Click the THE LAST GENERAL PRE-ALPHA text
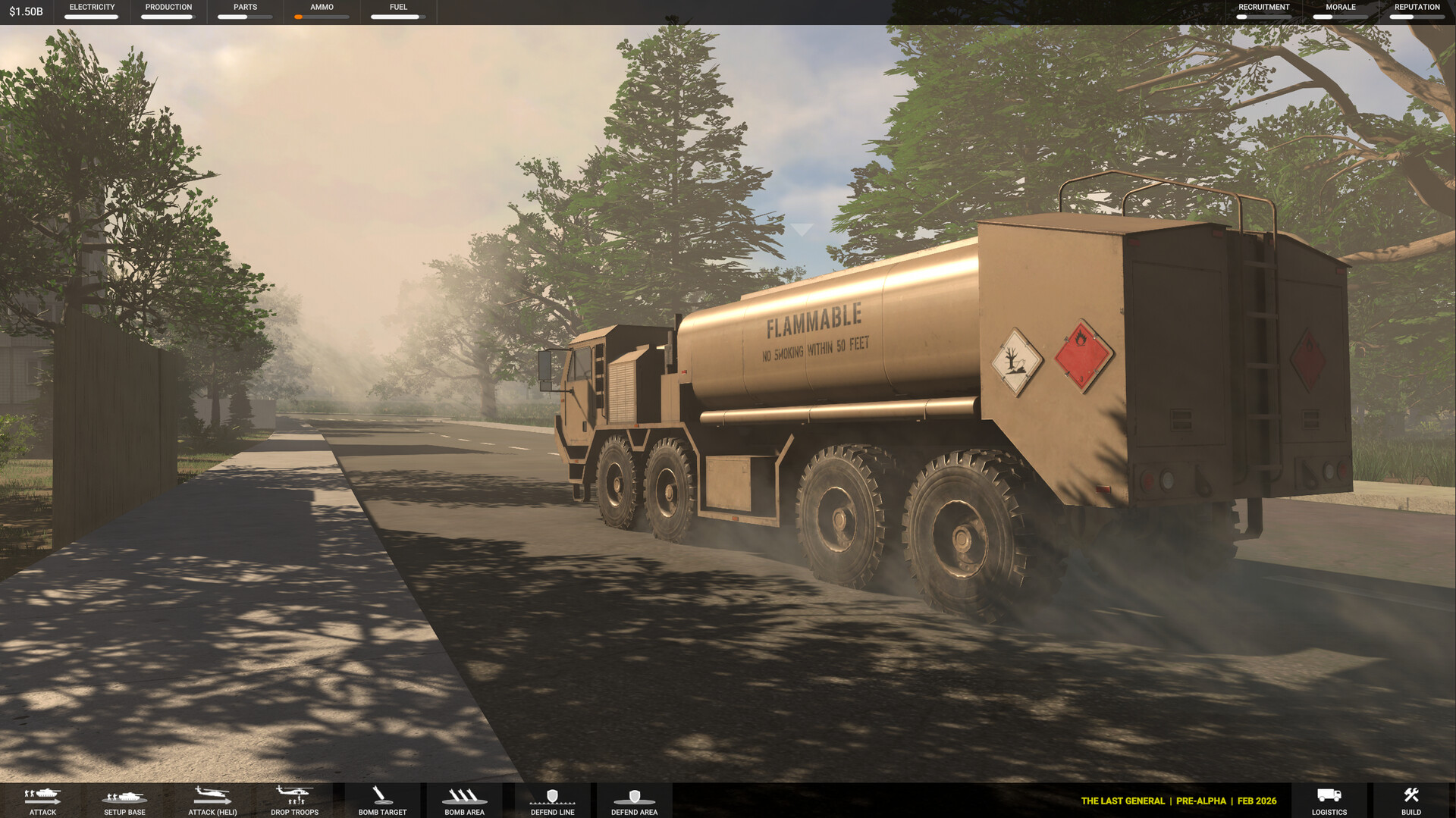1456x818 pixels. point(1178,801)
